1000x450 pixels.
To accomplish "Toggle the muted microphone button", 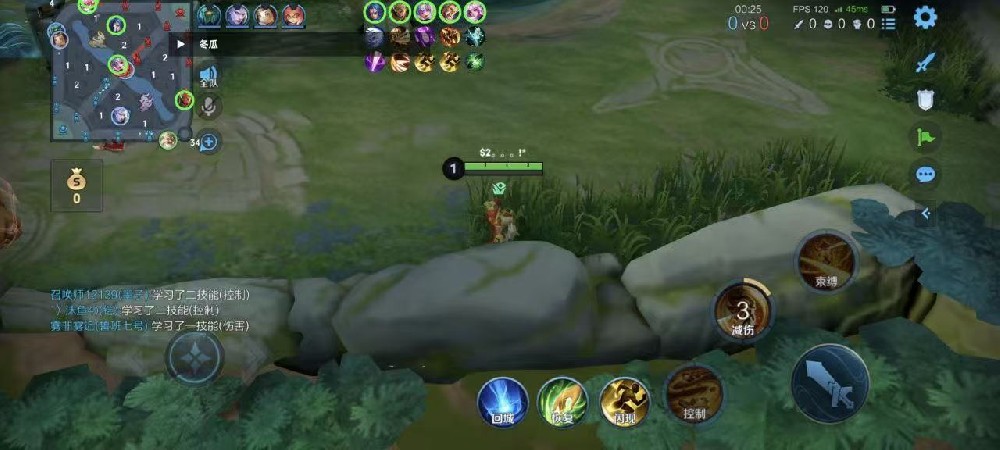I will (x=208, y=107).
